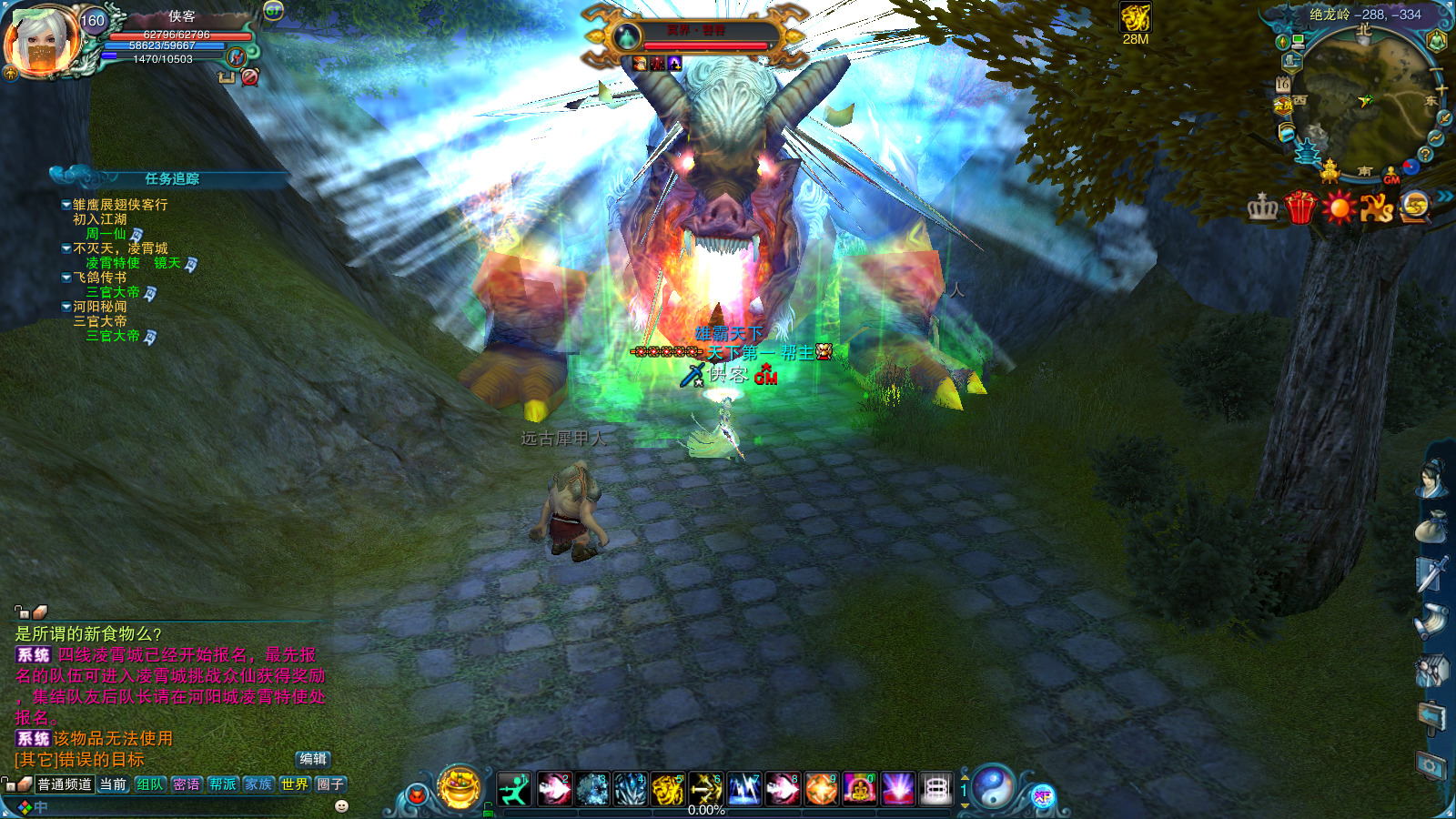The image size is (1456, 819).
Task: Click the GM support icon on minimap
Action: 1391,177
